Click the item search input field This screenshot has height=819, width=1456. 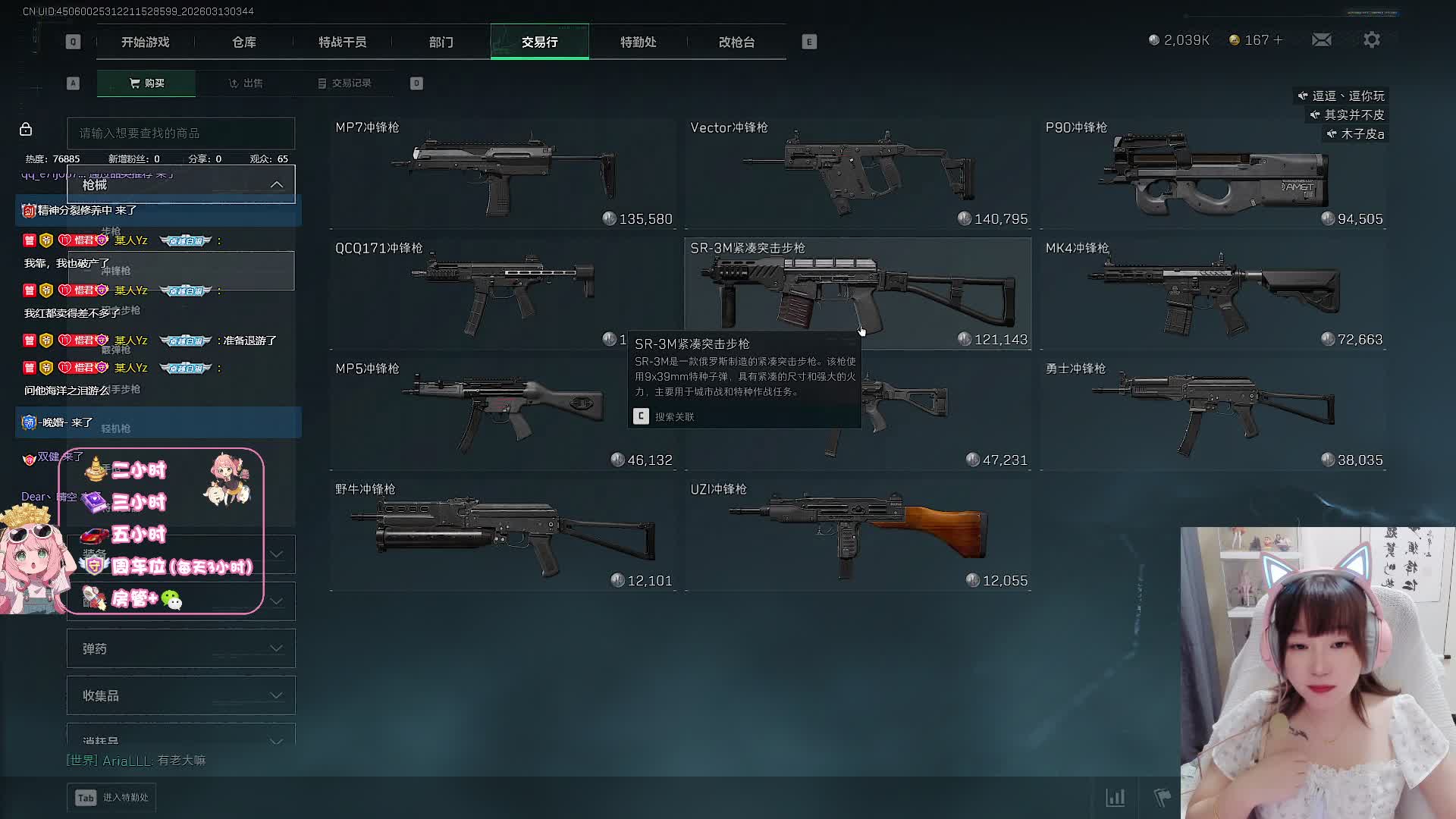pos(180,133)
